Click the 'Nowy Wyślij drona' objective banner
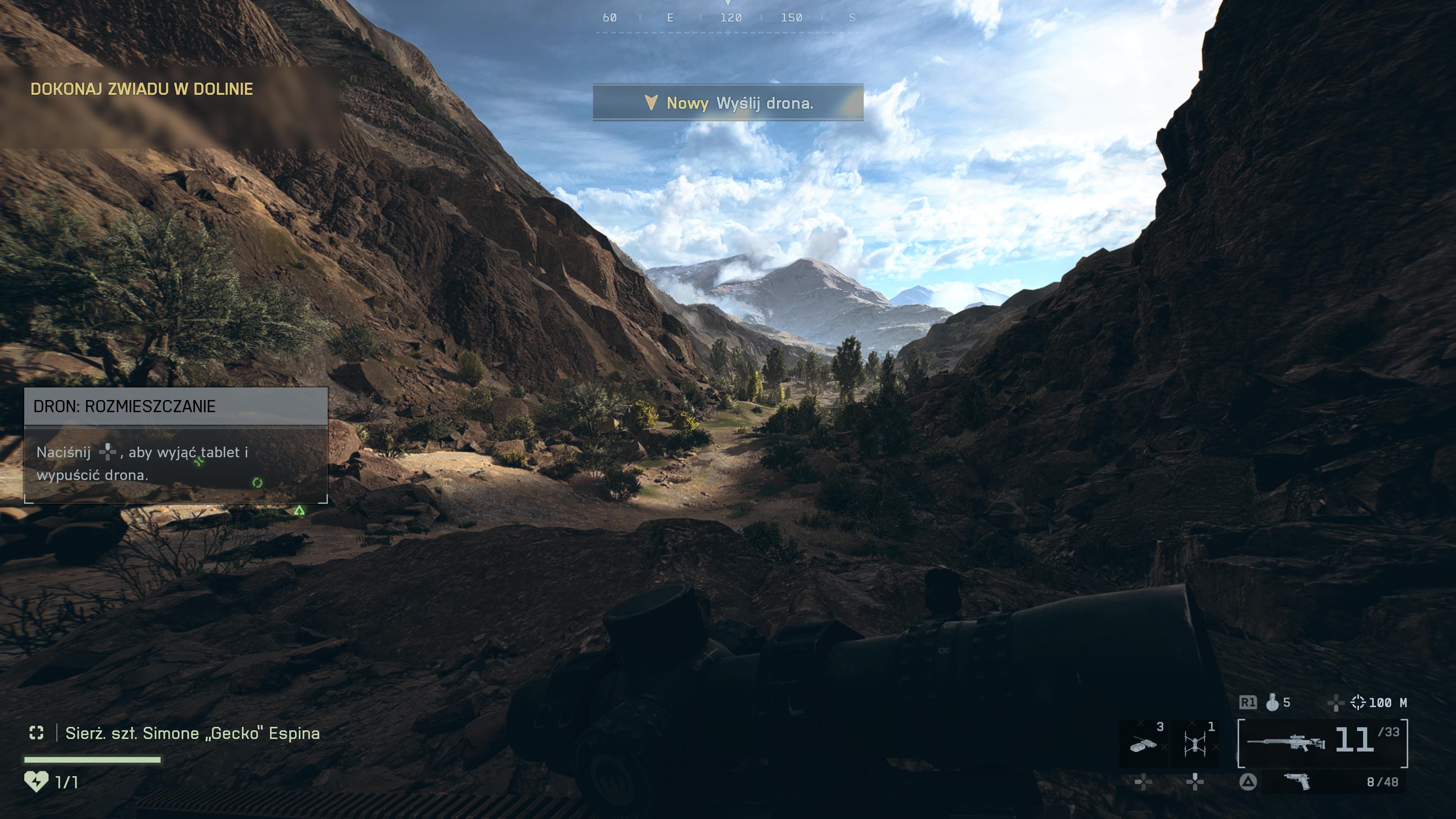The image size is (1456, 819). 728,103
